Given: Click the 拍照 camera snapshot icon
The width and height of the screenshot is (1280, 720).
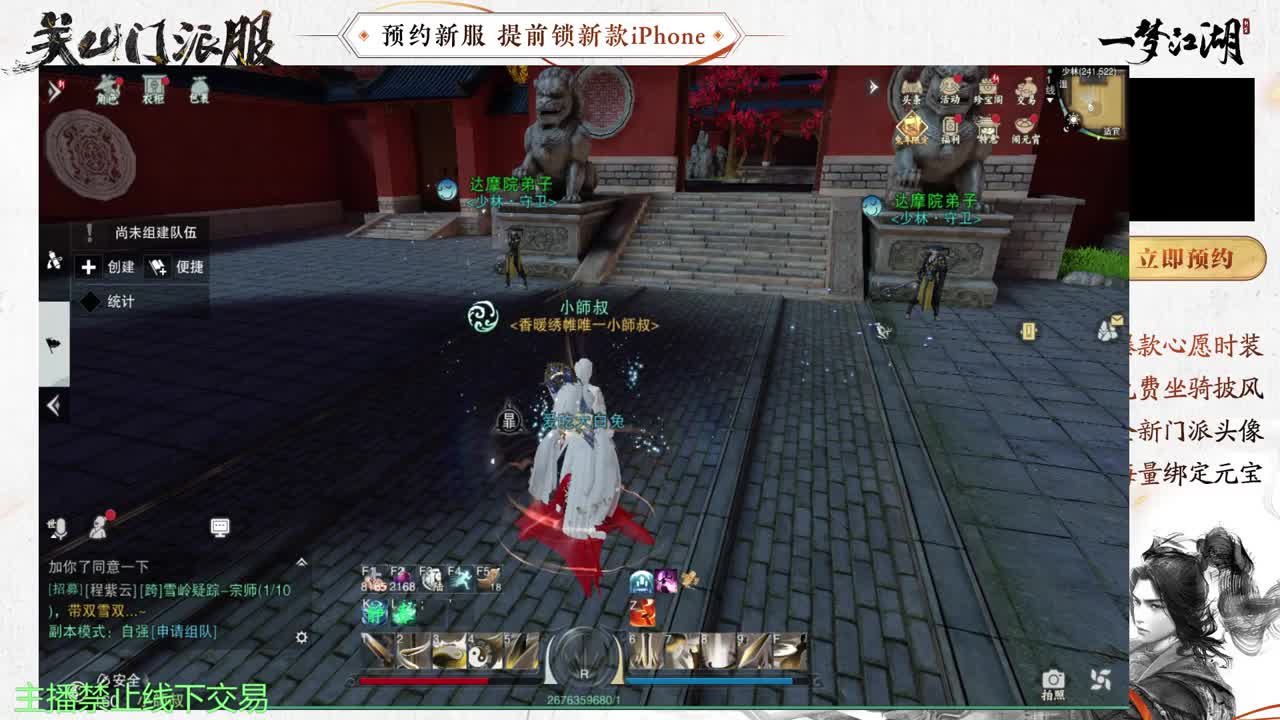Looking at the screenshot, I should (x=1052, y=677).
